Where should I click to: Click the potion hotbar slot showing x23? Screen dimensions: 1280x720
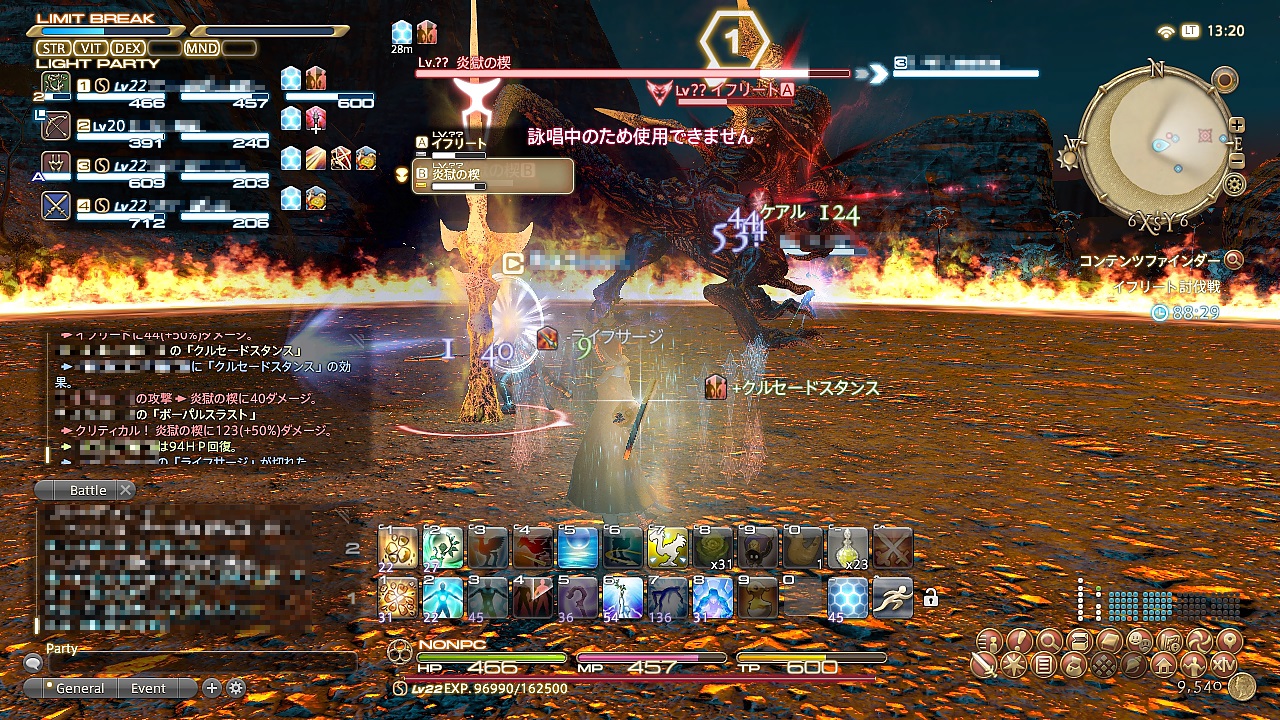point(847,548)
